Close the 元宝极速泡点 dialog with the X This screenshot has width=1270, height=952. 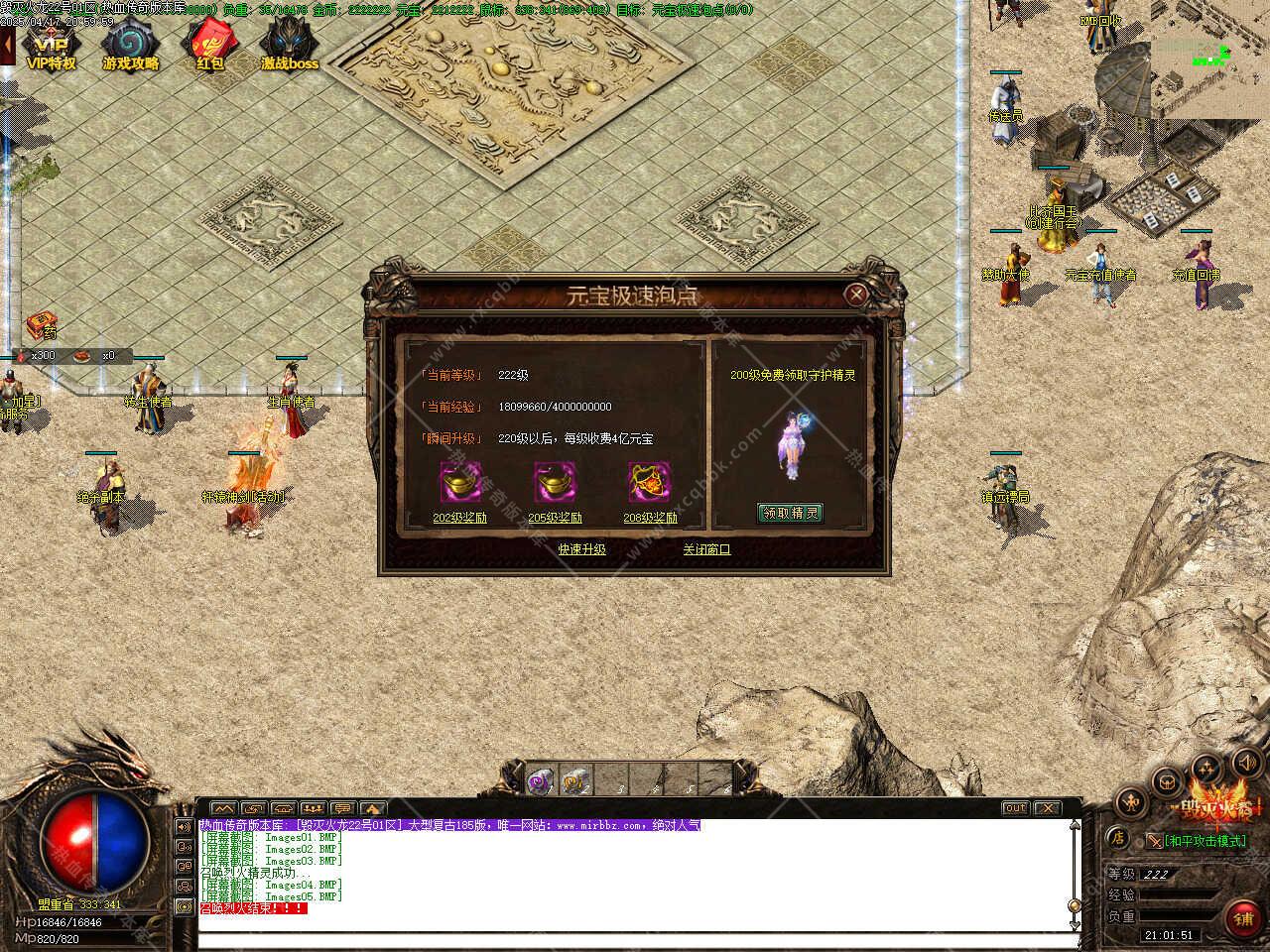pos(855,294)
